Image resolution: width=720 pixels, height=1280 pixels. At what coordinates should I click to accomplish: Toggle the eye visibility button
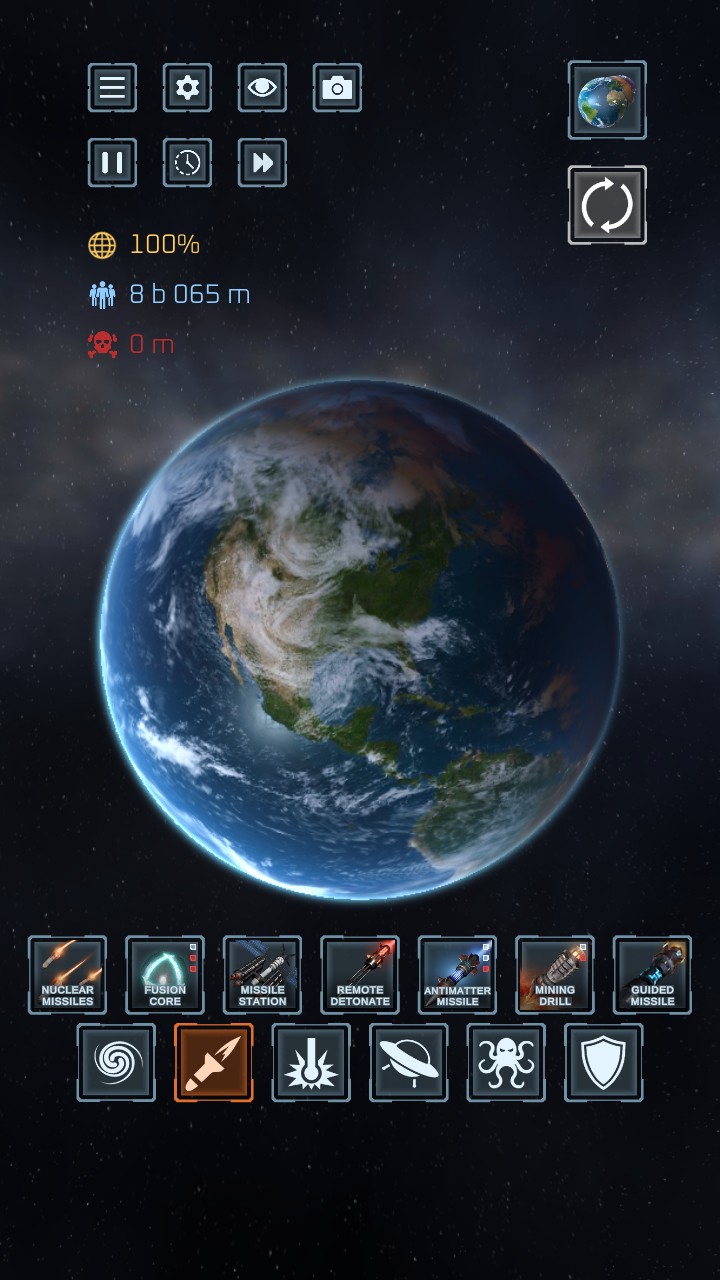click(x=262, y=88)
